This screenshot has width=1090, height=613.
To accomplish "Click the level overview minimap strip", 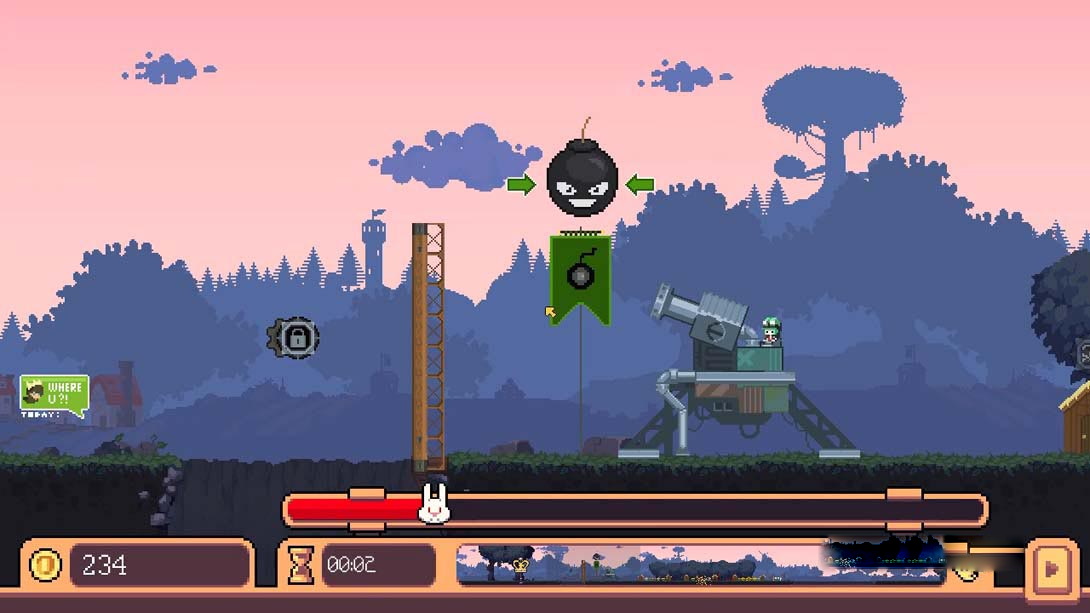I will [700, 565].
